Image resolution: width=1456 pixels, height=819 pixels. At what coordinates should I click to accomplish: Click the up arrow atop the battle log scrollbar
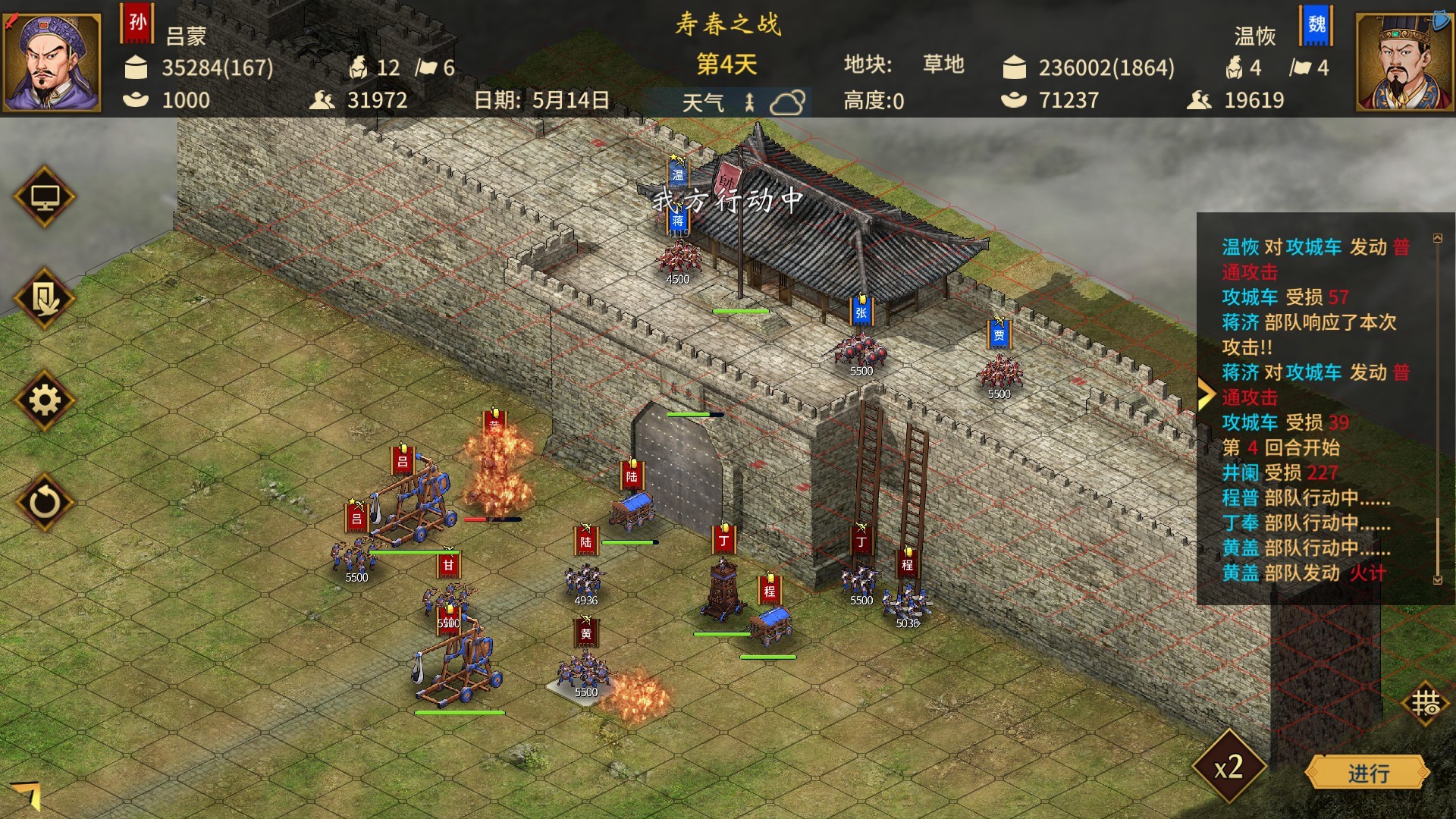point(1438,237)
